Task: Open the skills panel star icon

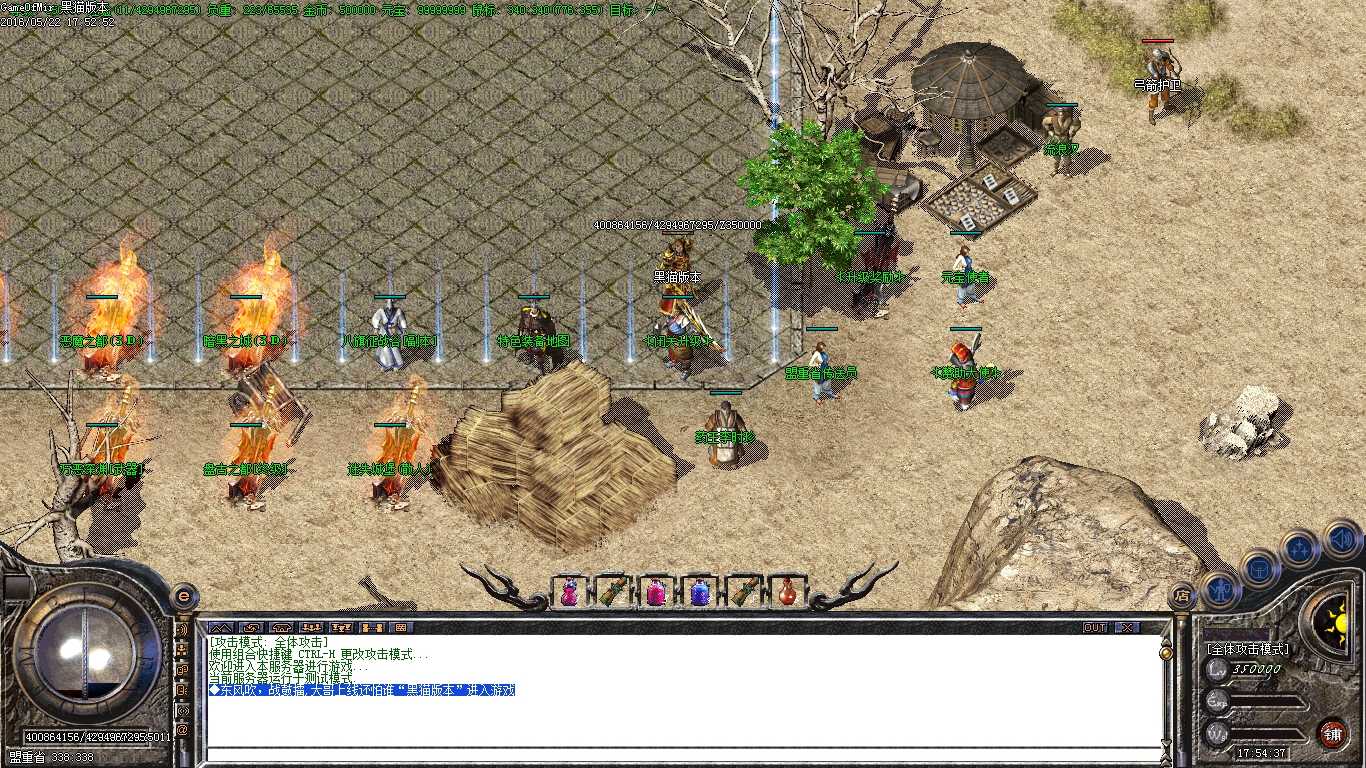Action: (x=1298, y=549)
